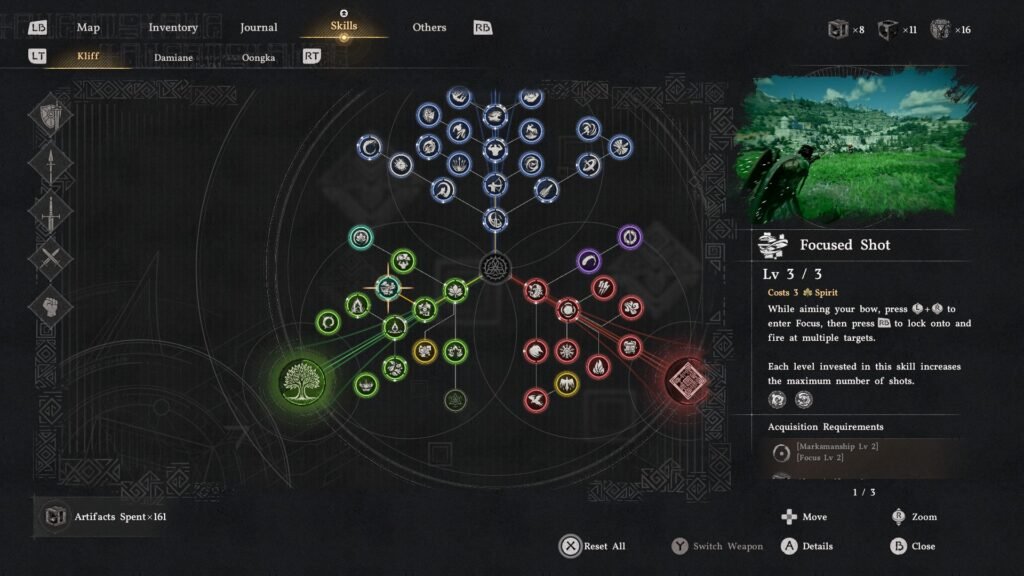
Task: Click the Focused Shot preview thumbnail
Action: [x=855, y=145]
